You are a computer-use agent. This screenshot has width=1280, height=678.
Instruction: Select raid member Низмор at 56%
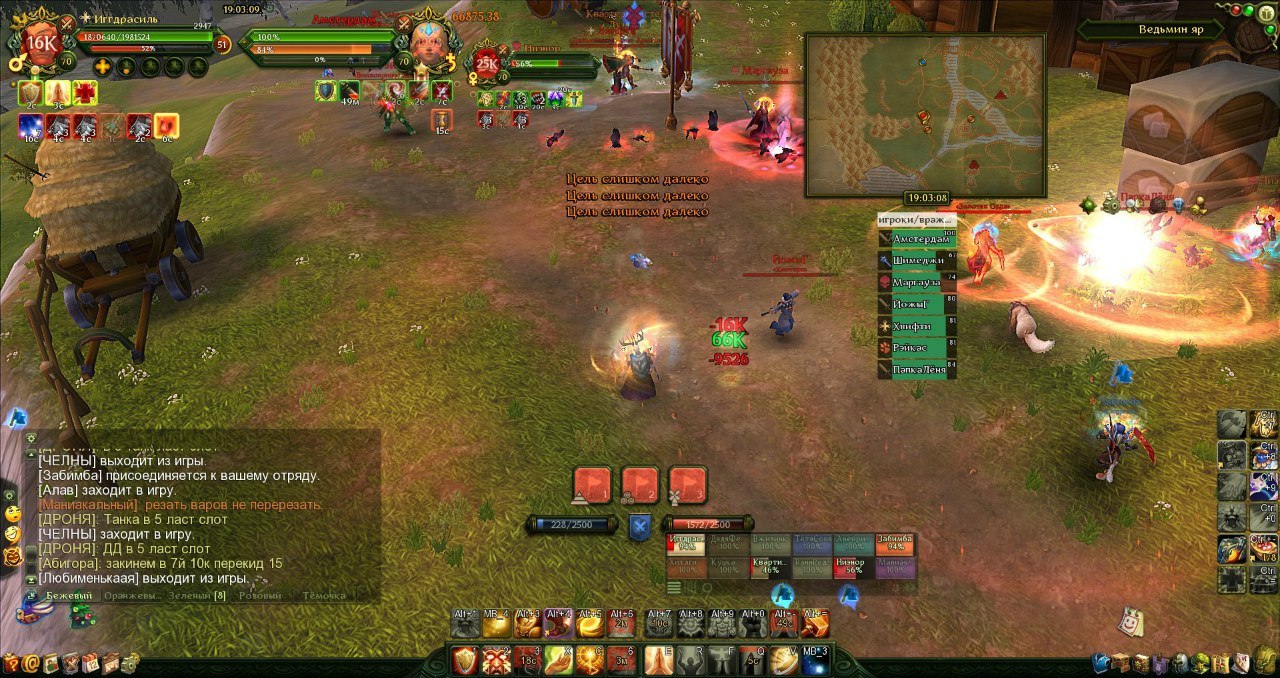pos(850,567)
